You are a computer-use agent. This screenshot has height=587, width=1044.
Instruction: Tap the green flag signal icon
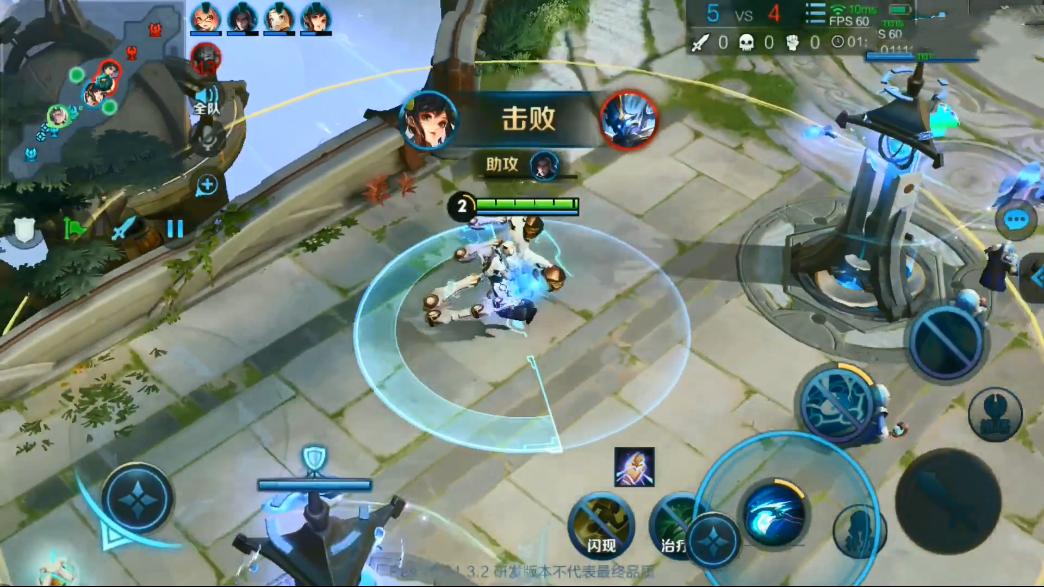[x=75, y=228]
